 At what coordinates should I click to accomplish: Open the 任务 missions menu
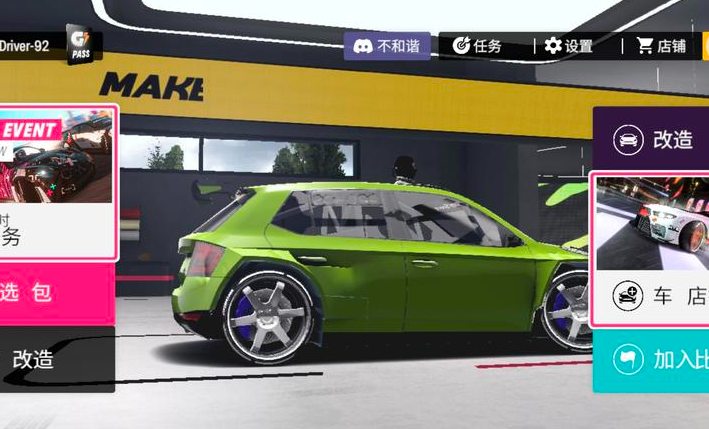[477, 46]
